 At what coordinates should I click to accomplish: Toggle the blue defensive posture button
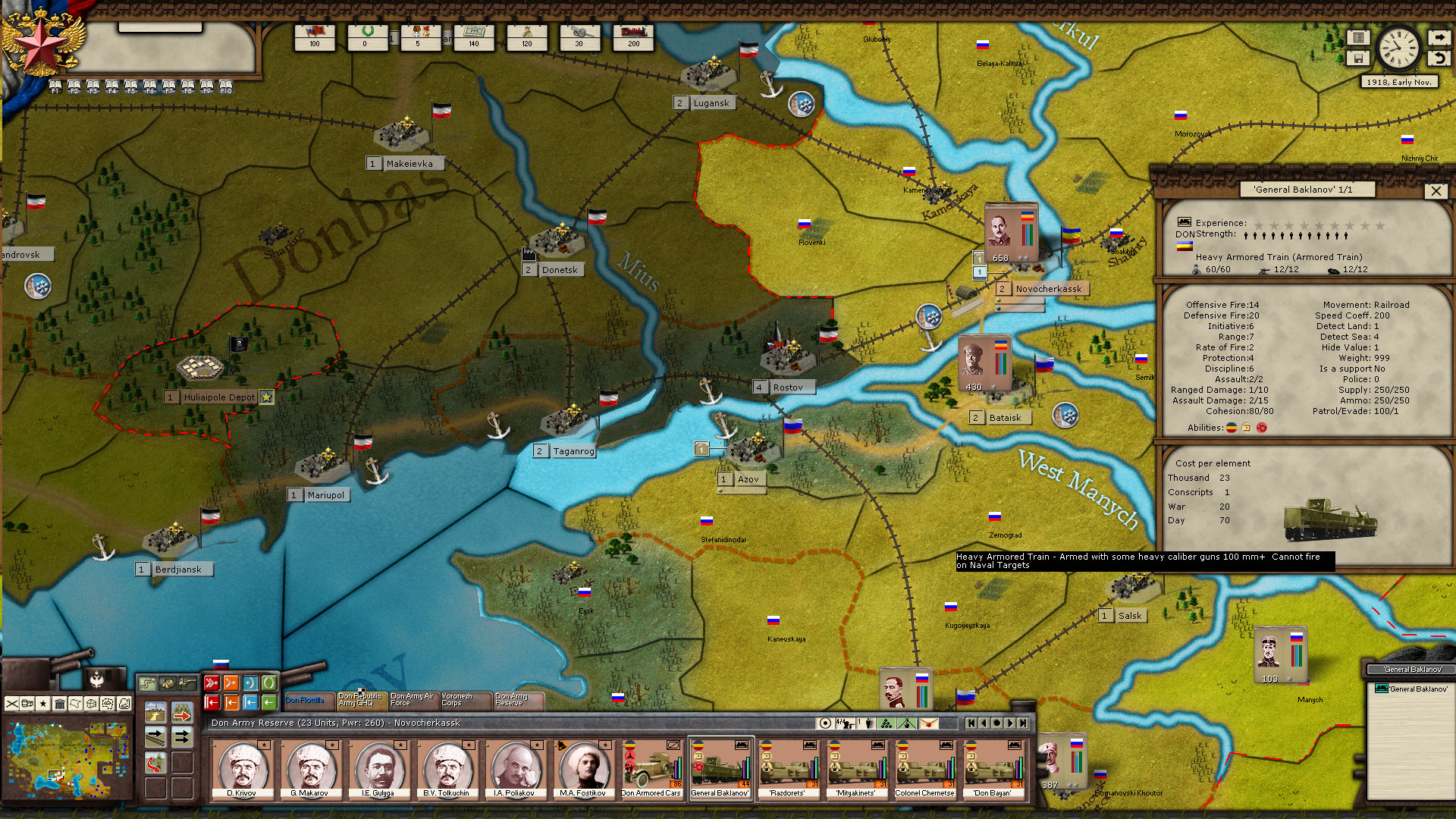[251, 682]
